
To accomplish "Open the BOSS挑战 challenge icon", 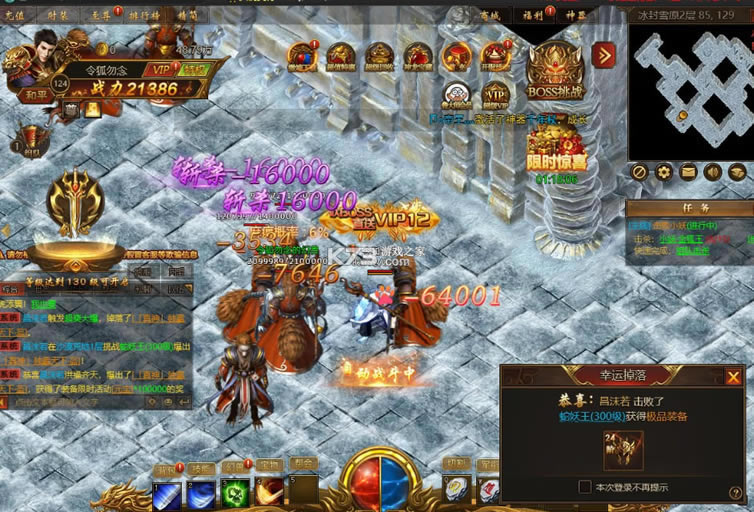I will click(x=555, y=70).
